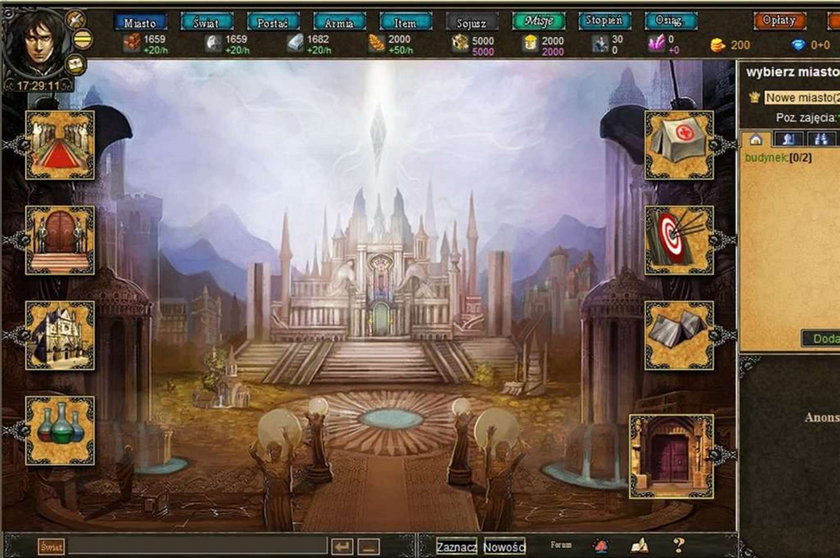Select the guarded wooden door building icon

point(60,240)
